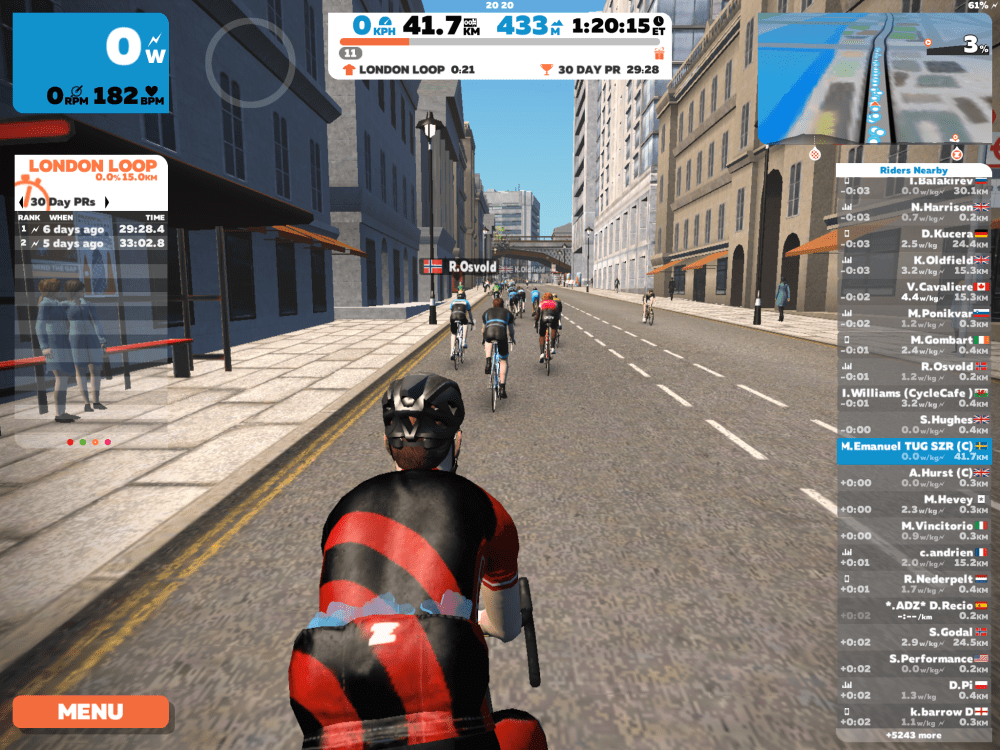Image resolution: width=1000 pixels, height=750 pixels.
Task: Show the +5243 more riders
Action: (x=913, y=735)
